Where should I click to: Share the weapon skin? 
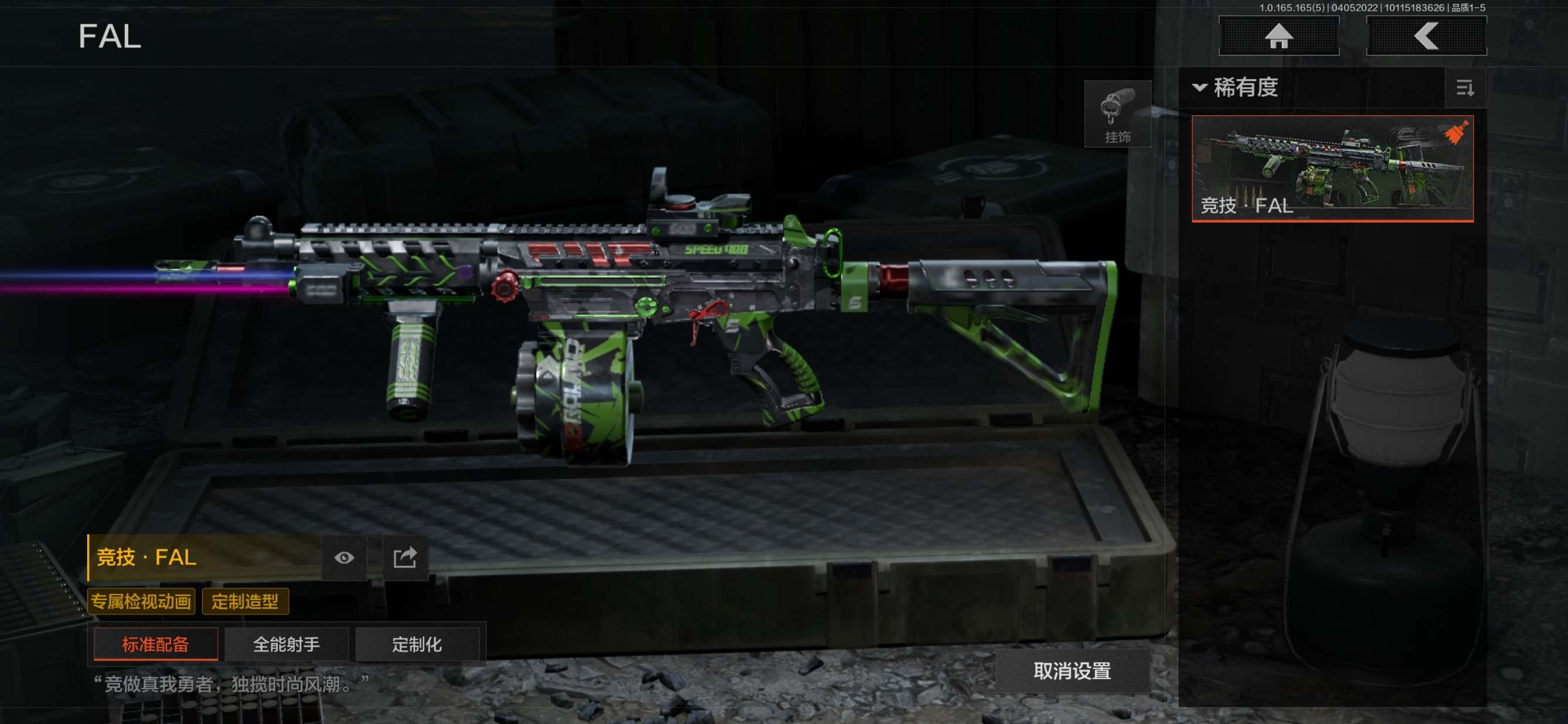(x=405, y=557)
